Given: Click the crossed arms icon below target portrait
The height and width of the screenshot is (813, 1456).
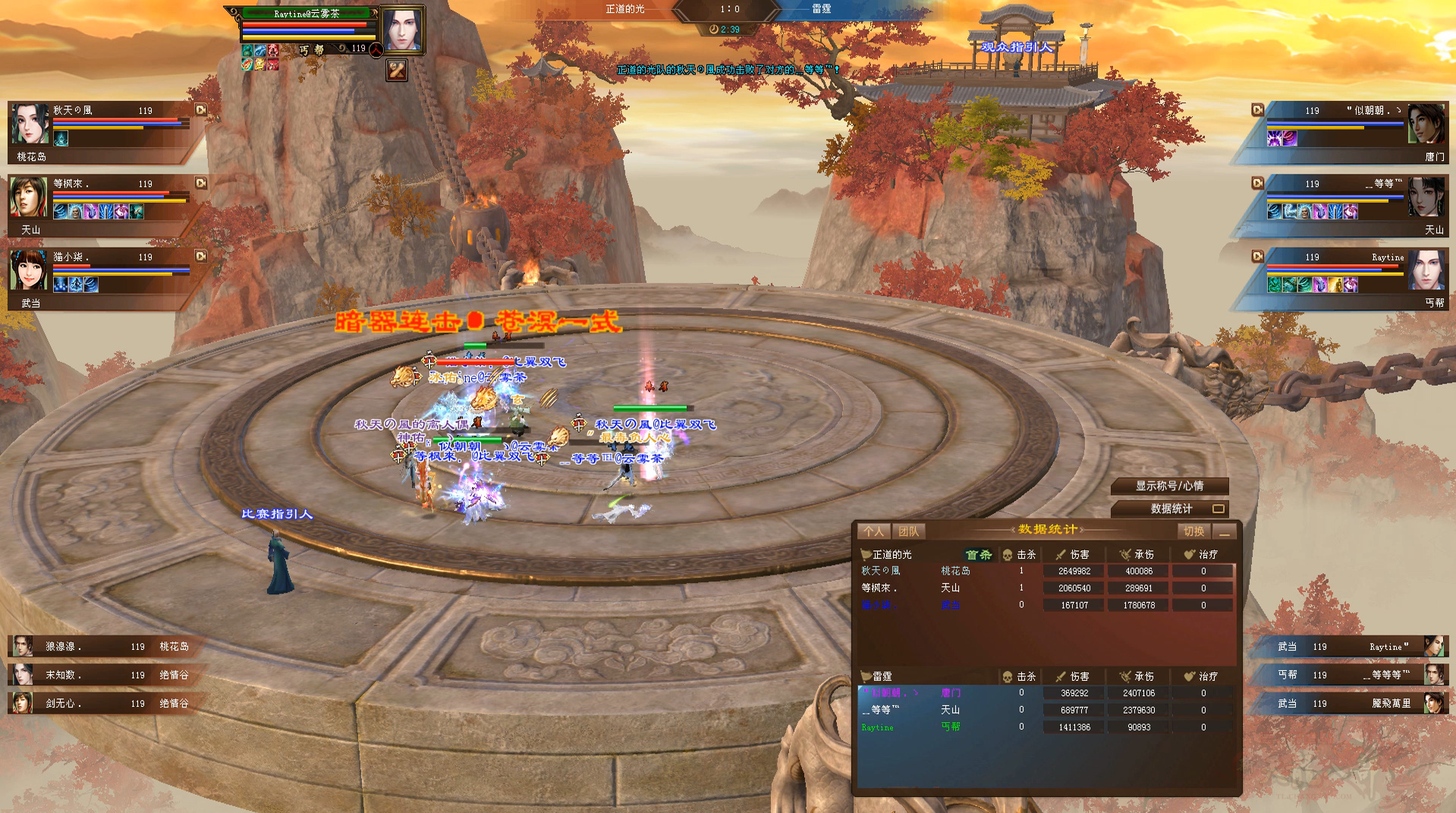Looking at the screenshot, I should click(397, 71).
